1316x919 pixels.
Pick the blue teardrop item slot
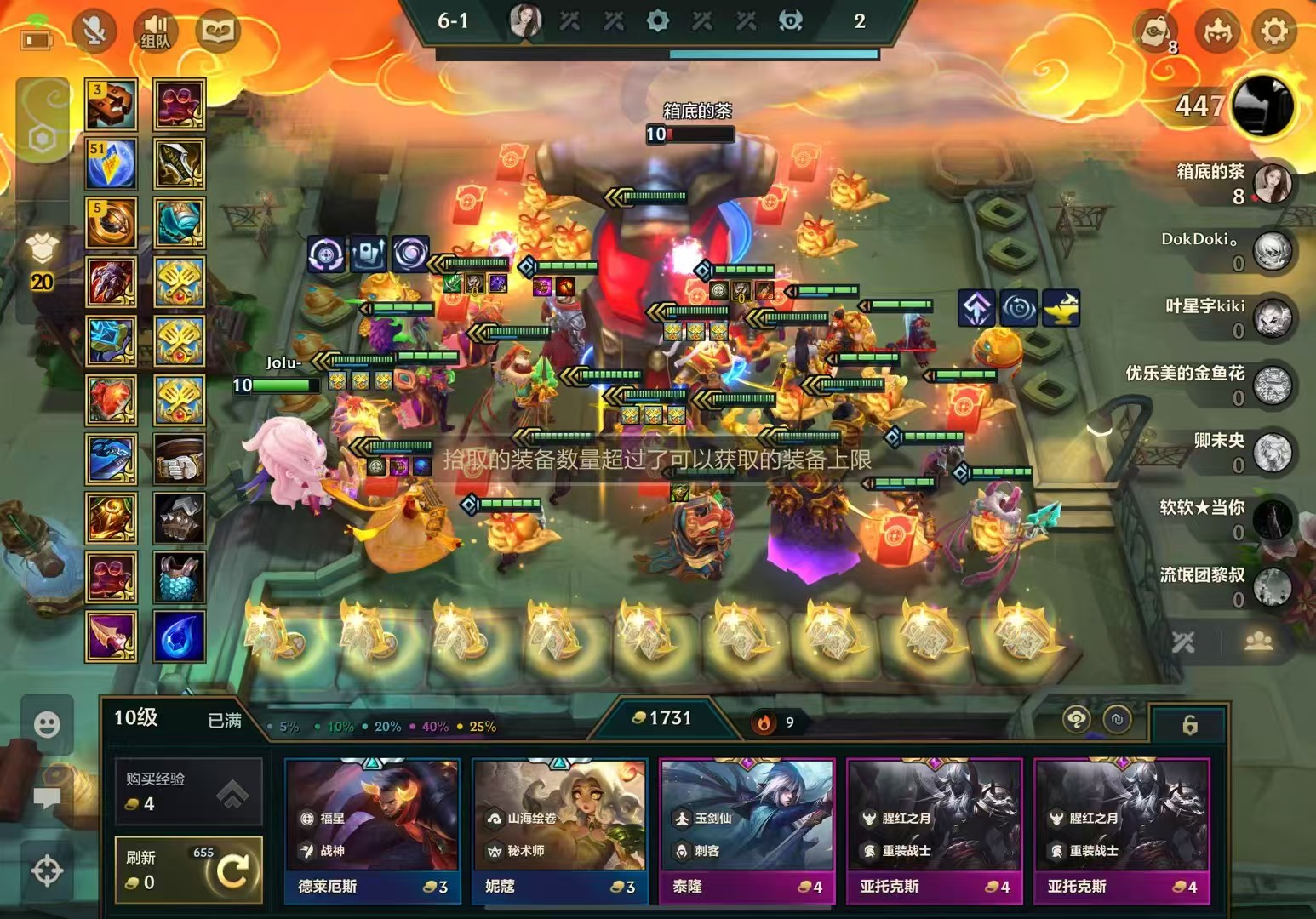(x=180, y=636)
